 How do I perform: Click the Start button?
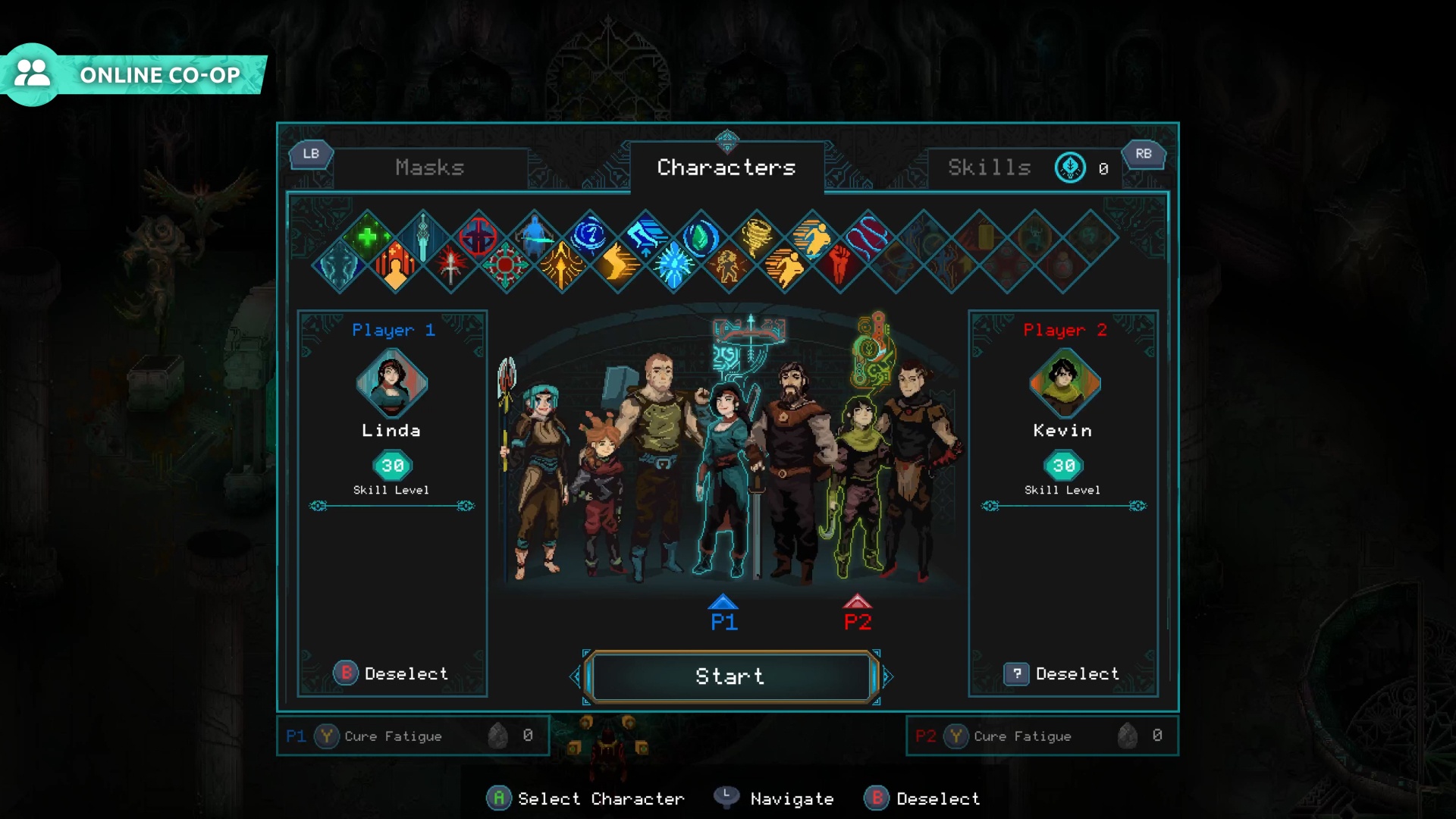[730, 676]
